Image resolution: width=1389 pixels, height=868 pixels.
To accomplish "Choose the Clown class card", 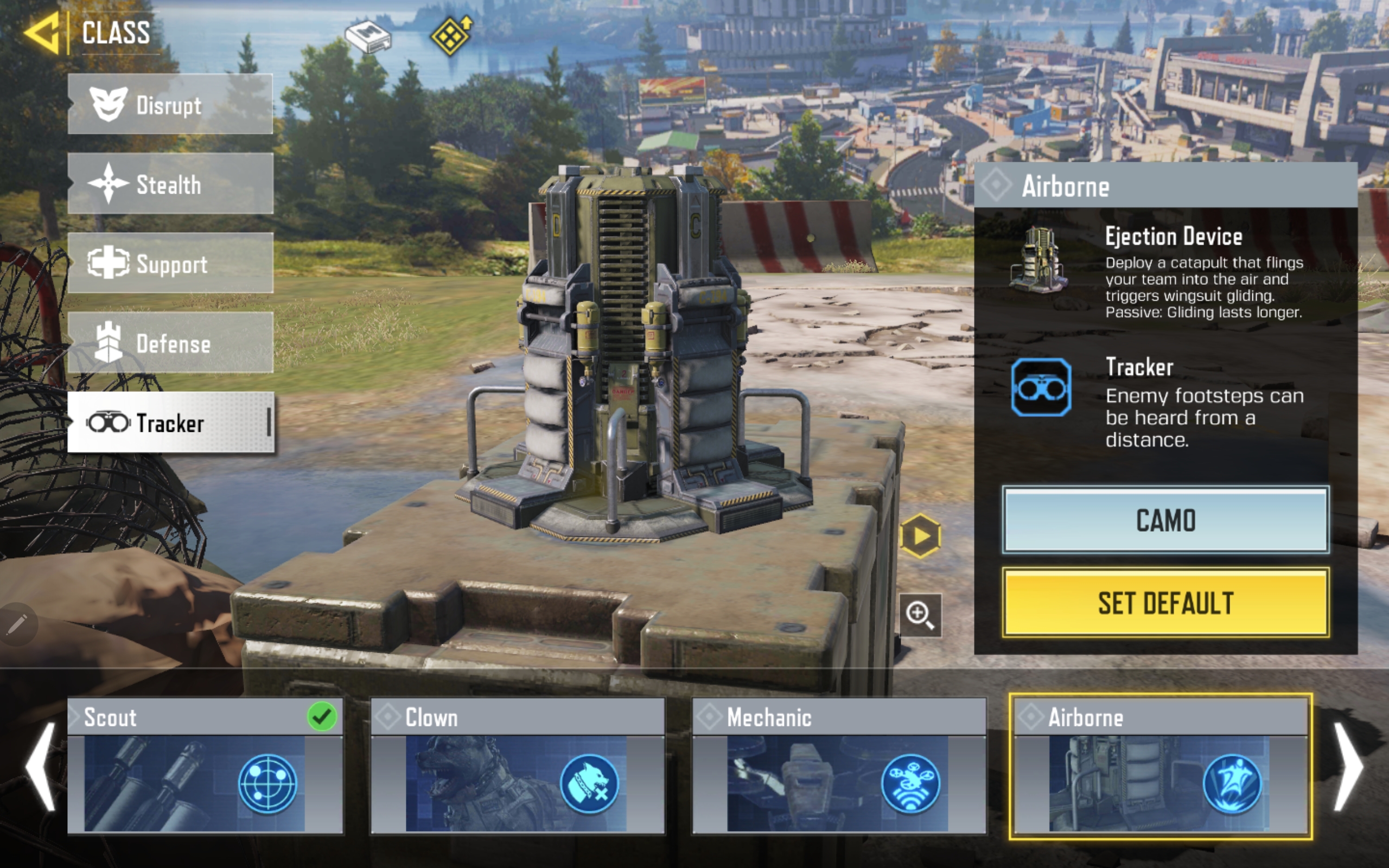I will pos(517,765).
